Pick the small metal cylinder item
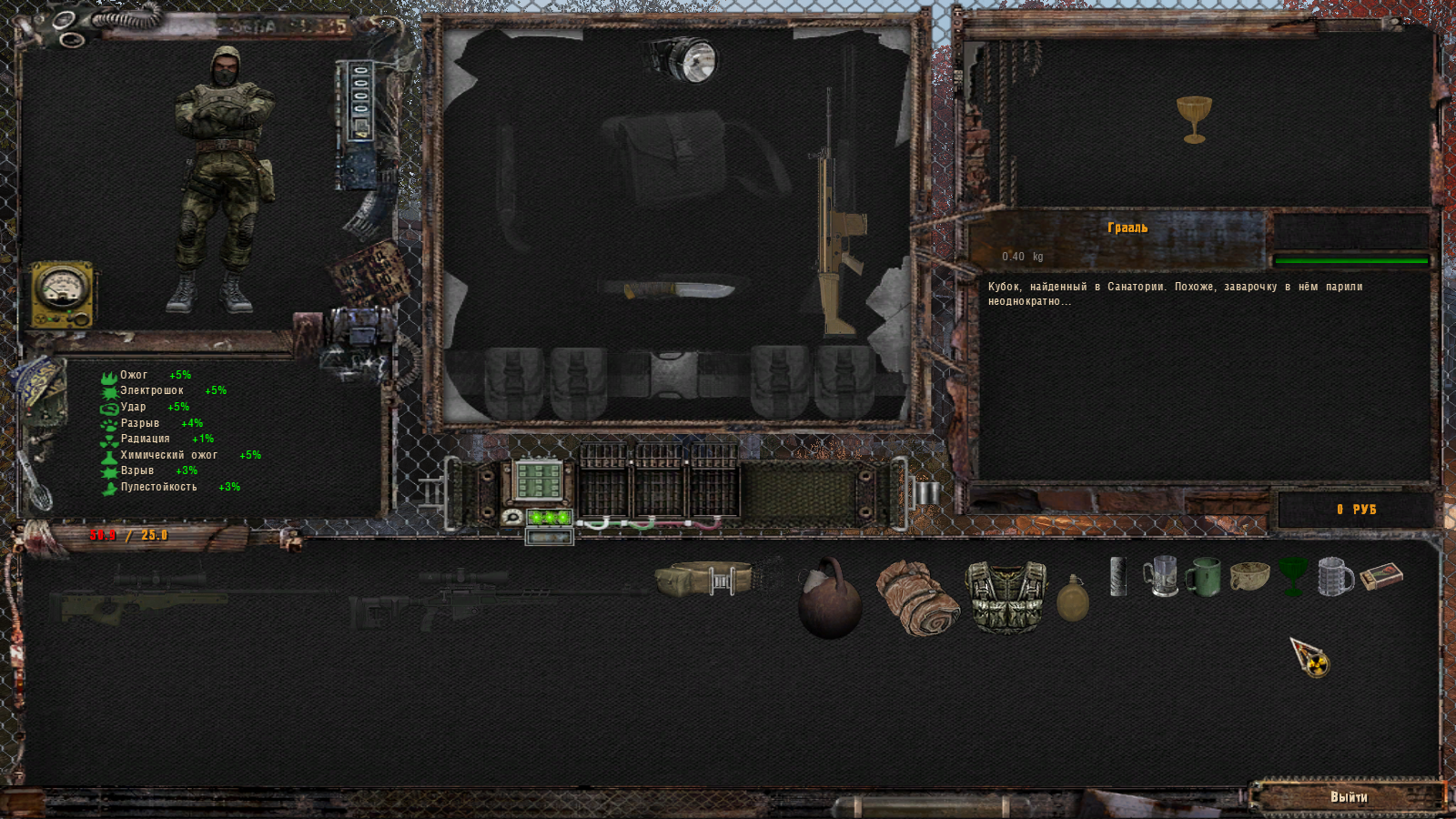Screen dimensions: 1456x819 click(1118, 577)
